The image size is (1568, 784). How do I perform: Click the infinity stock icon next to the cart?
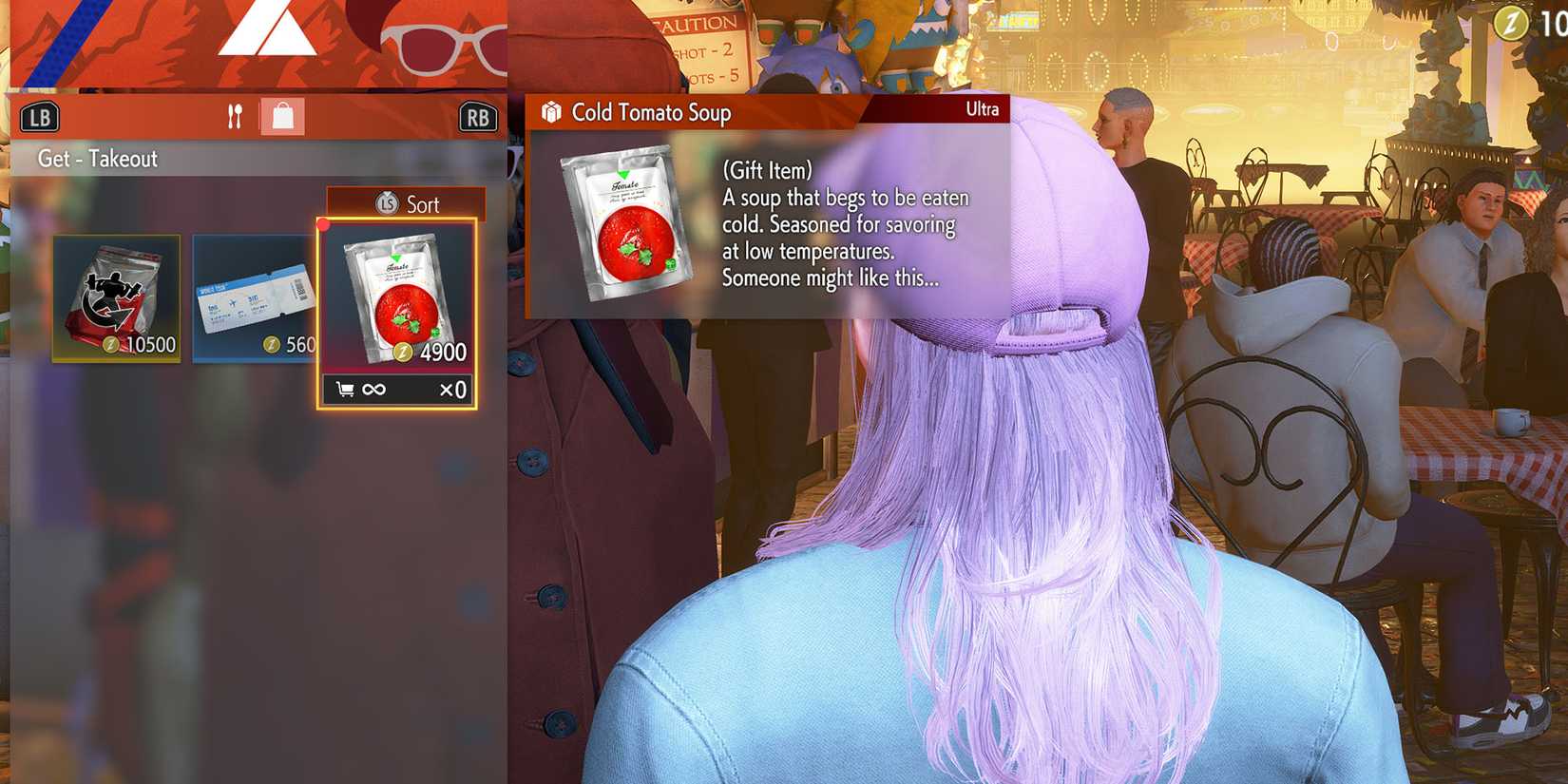click(x=371, y=389)
